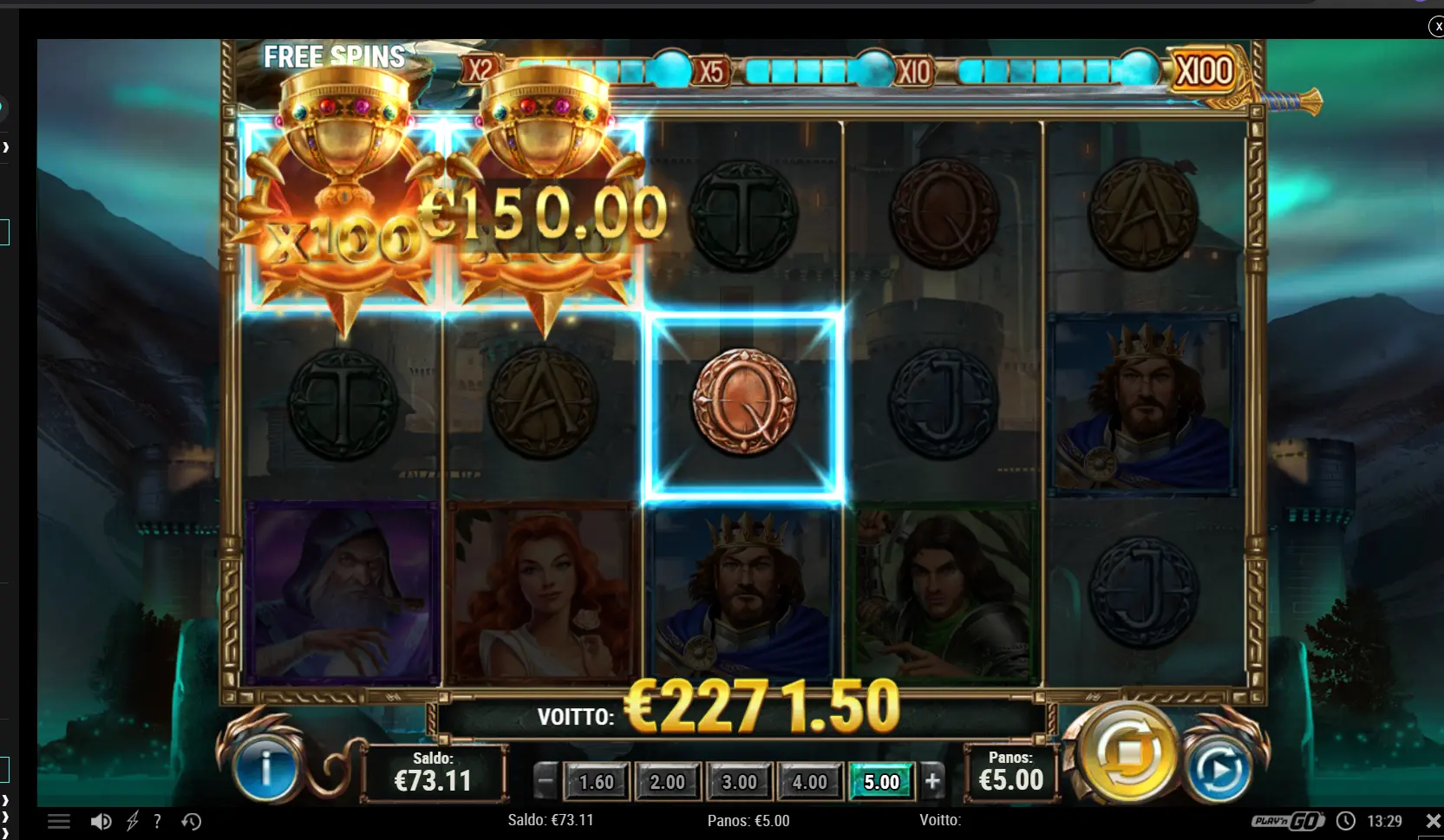Choose the 2.00 bet amount

[667, 782]
